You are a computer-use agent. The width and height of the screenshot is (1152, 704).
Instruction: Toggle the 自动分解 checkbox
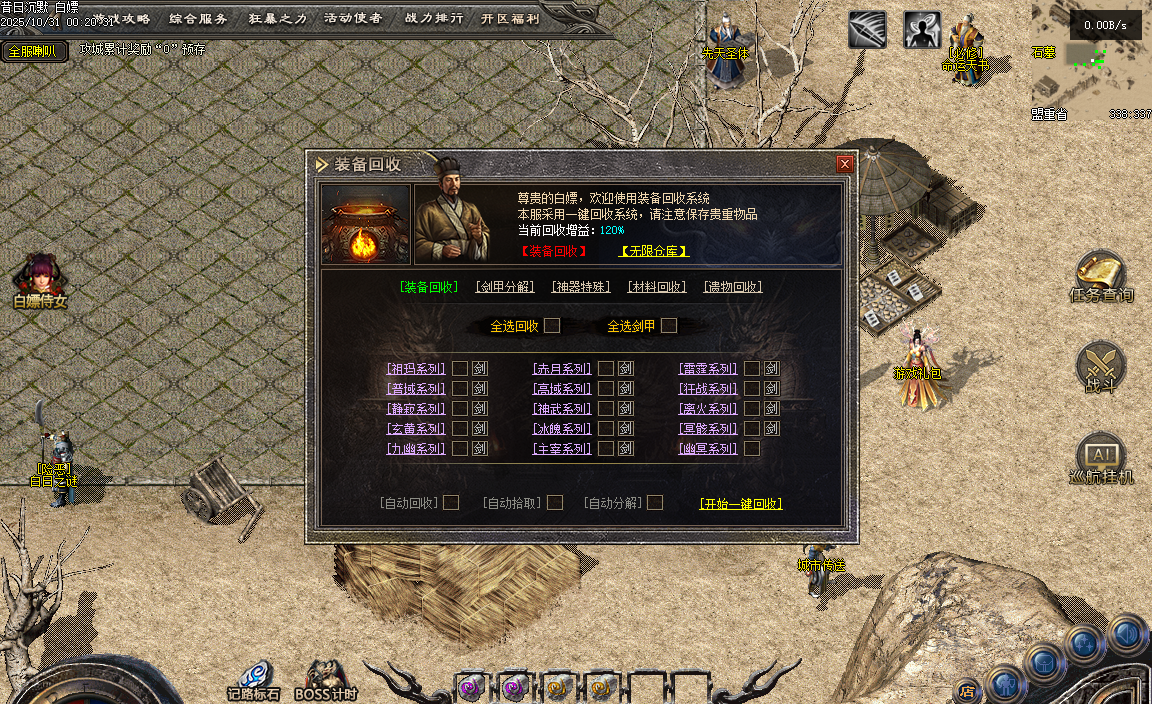[x=655, y=503]
